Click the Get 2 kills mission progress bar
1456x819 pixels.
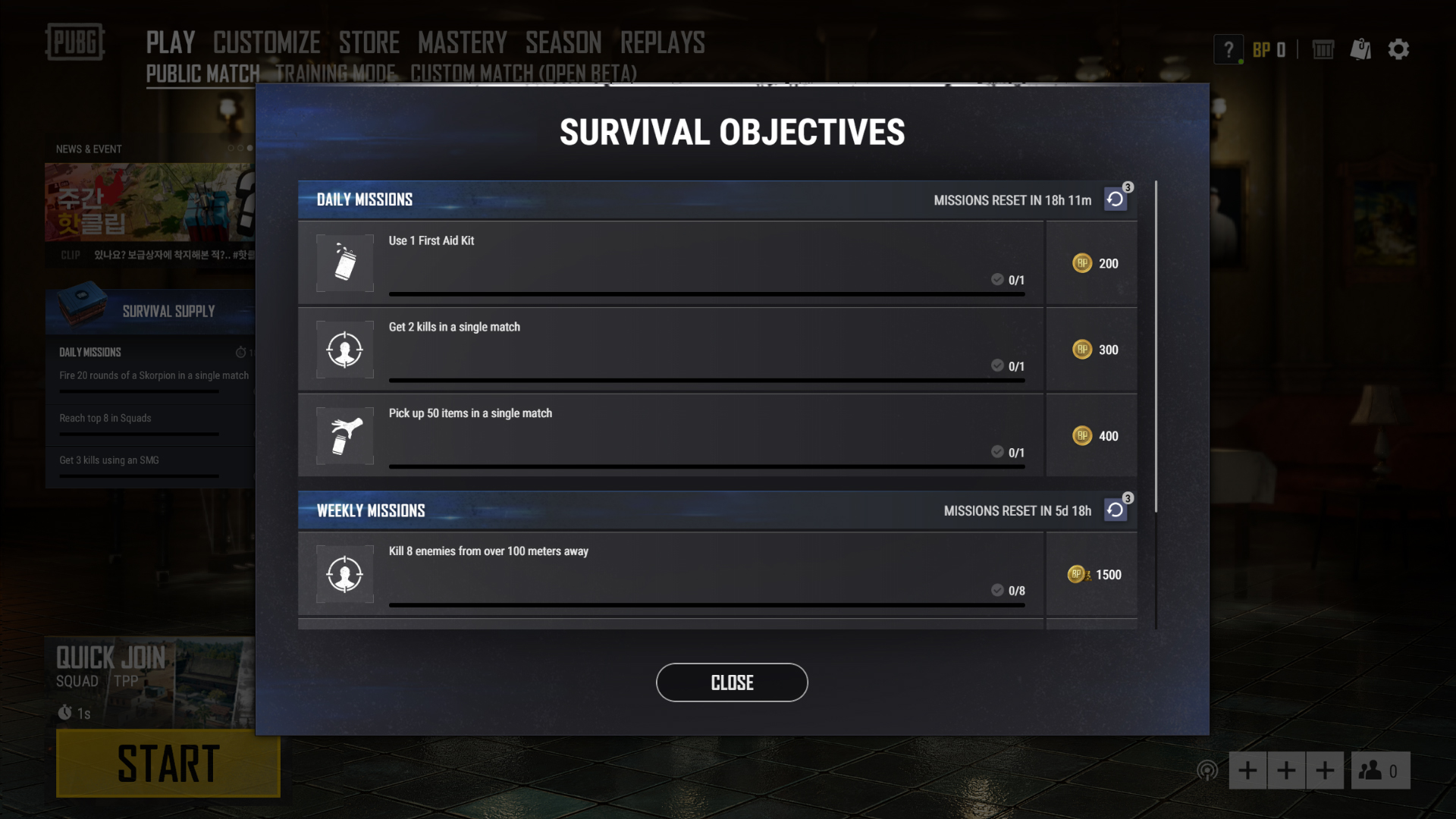706,379
